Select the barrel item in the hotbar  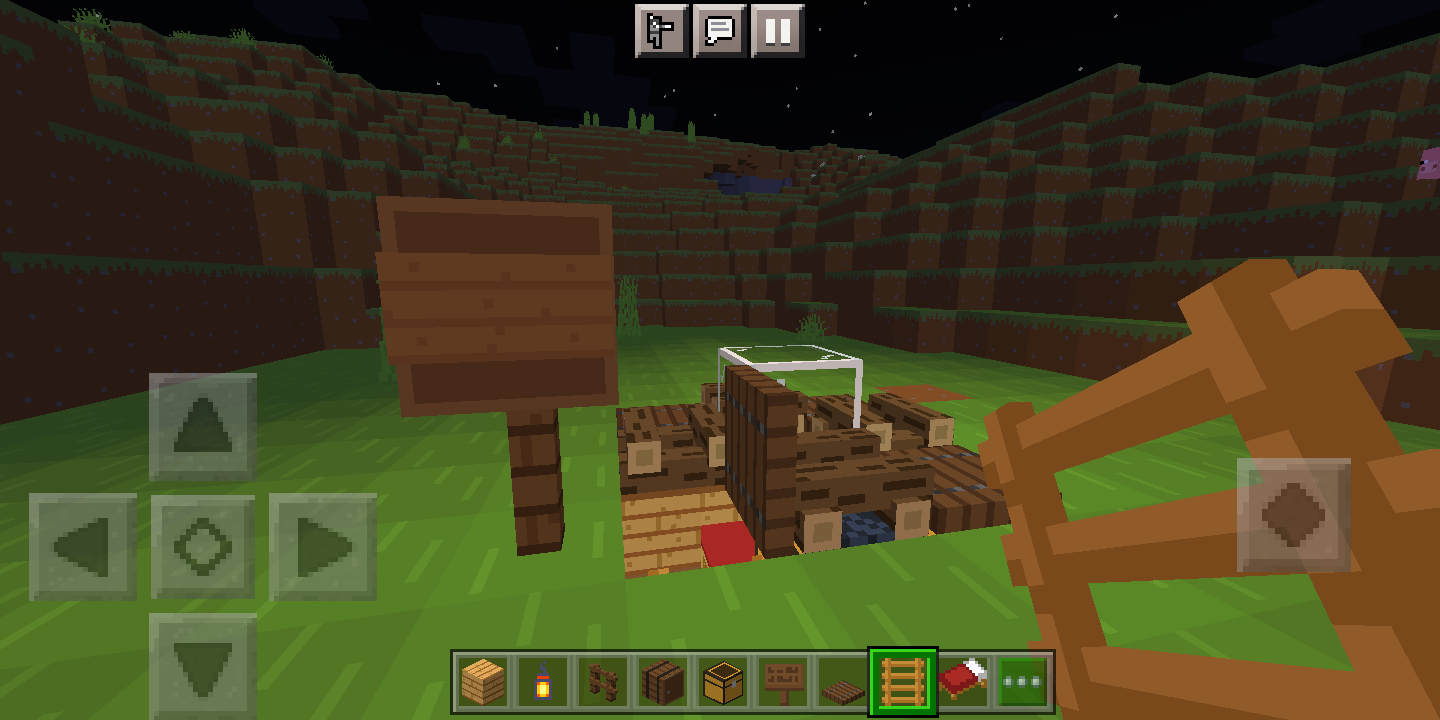point(661,680)
